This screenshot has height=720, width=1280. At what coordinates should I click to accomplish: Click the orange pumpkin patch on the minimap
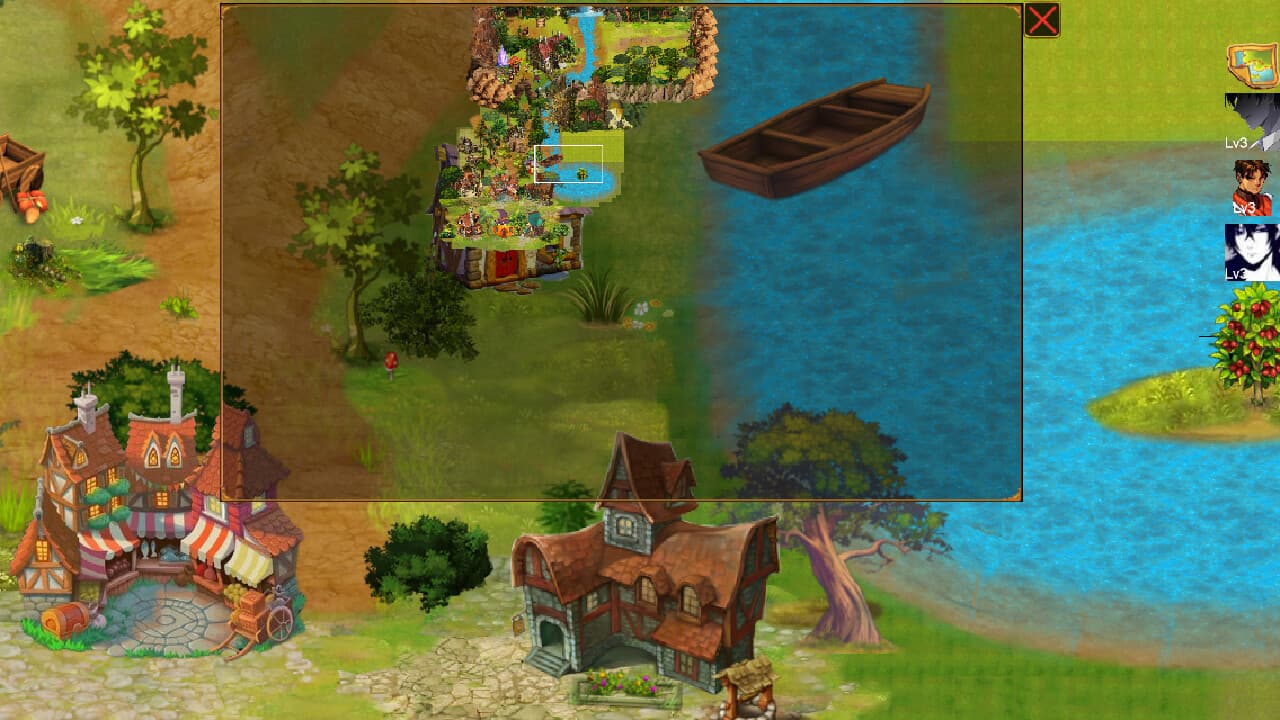click(x=504, y=229)
